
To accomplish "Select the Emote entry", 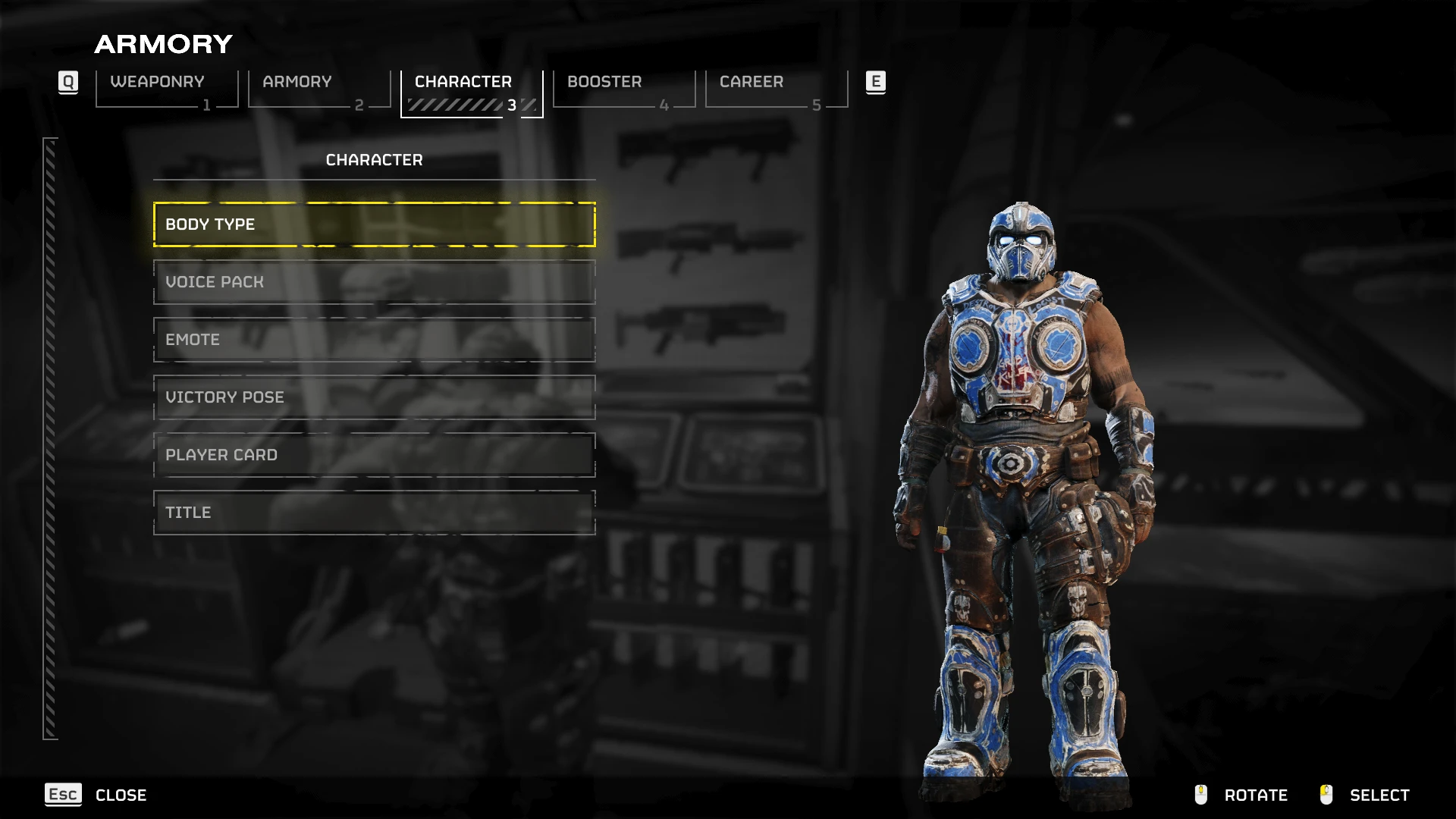I will (x=374, y=340).
